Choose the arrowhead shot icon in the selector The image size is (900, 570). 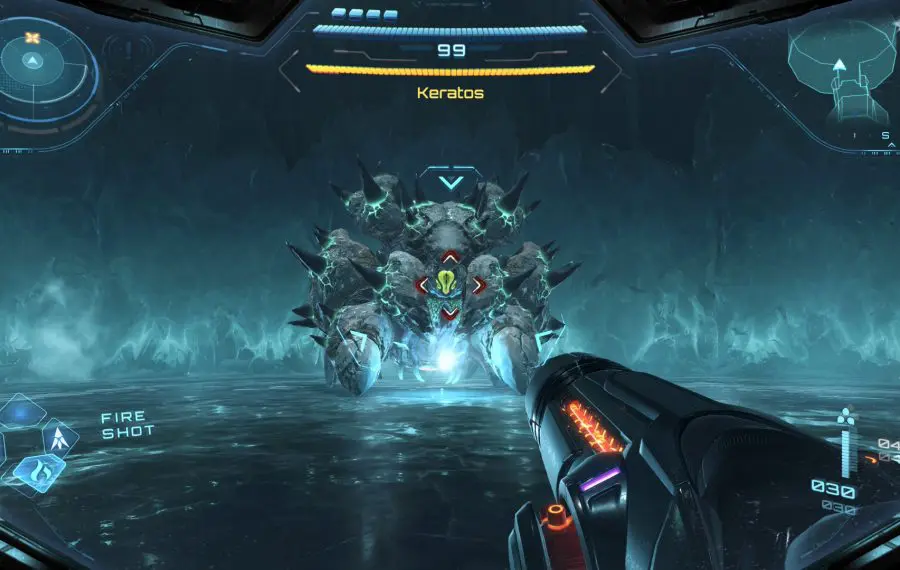point(59,437)
